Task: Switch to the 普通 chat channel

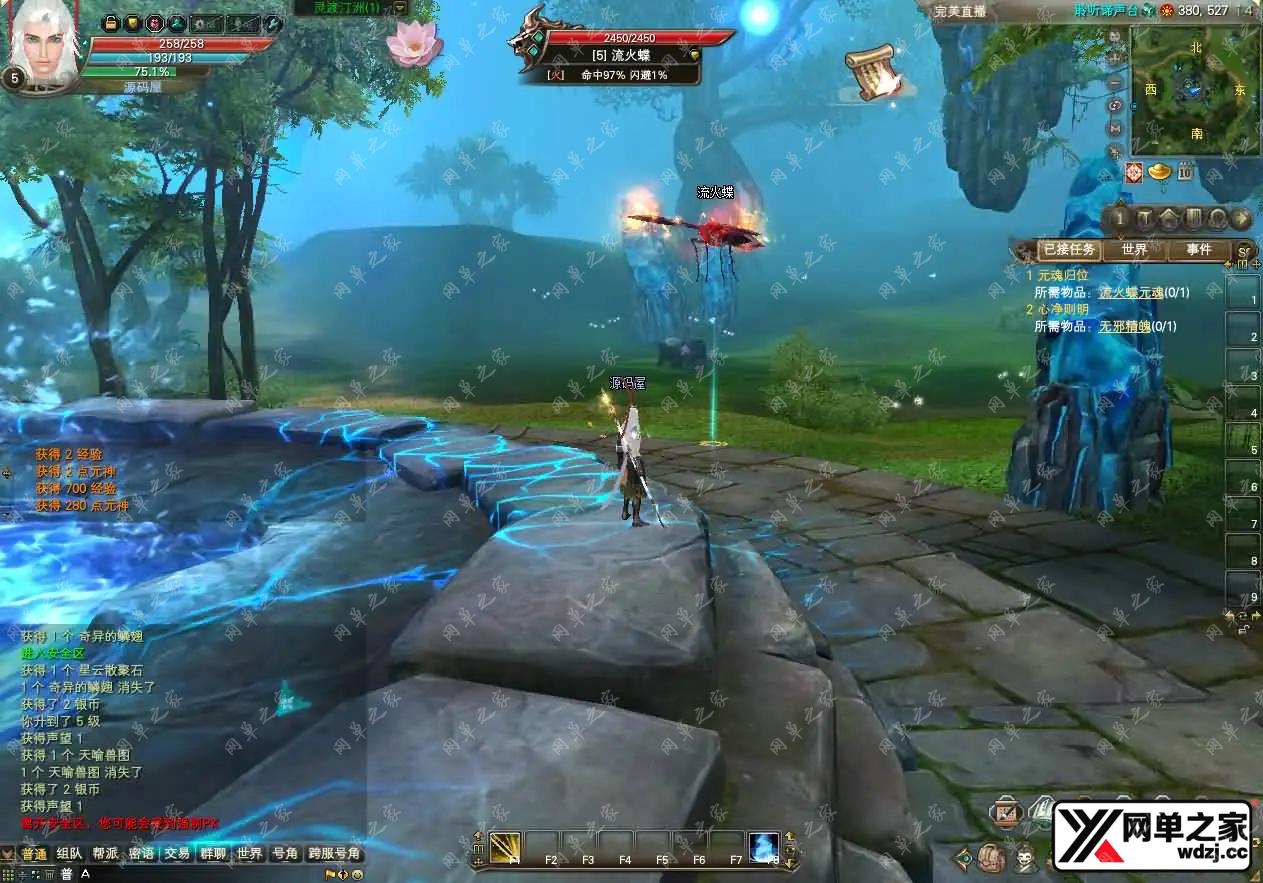Action: (x=34, y=854)
